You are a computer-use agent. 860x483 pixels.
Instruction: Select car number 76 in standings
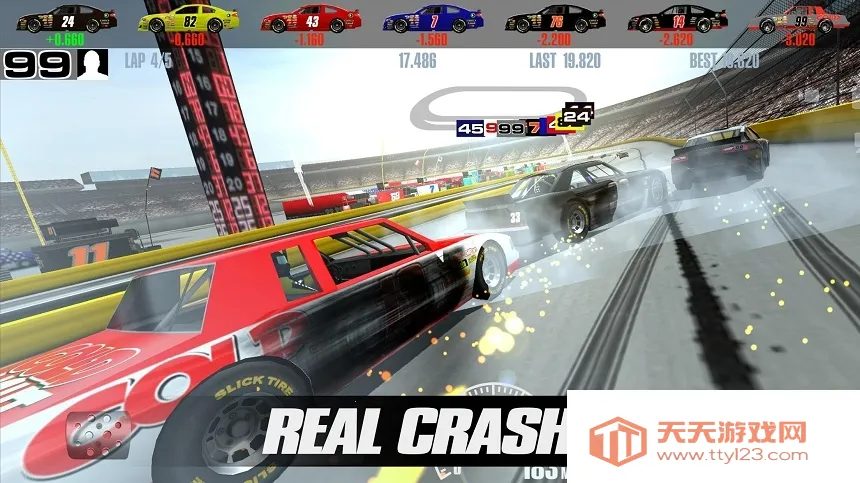click(x=555, y=20)
